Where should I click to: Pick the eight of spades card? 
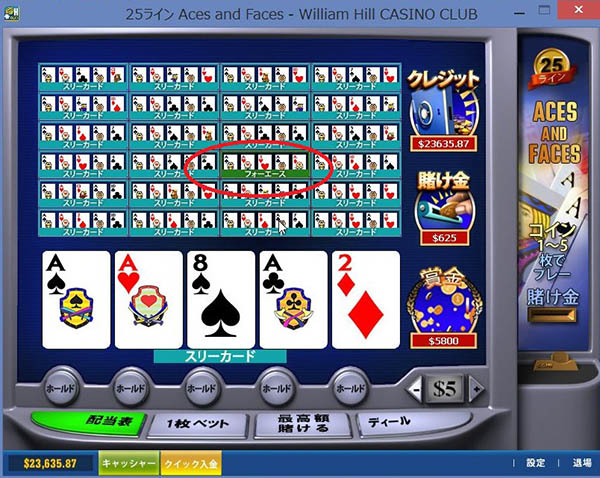click(220, 297)
